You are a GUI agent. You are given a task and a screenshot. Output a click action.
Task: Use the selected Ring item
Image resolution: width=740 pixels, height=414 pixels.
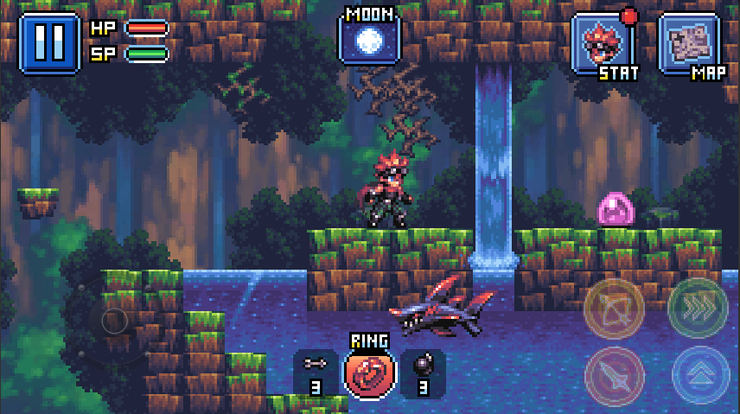coord(370,373)
